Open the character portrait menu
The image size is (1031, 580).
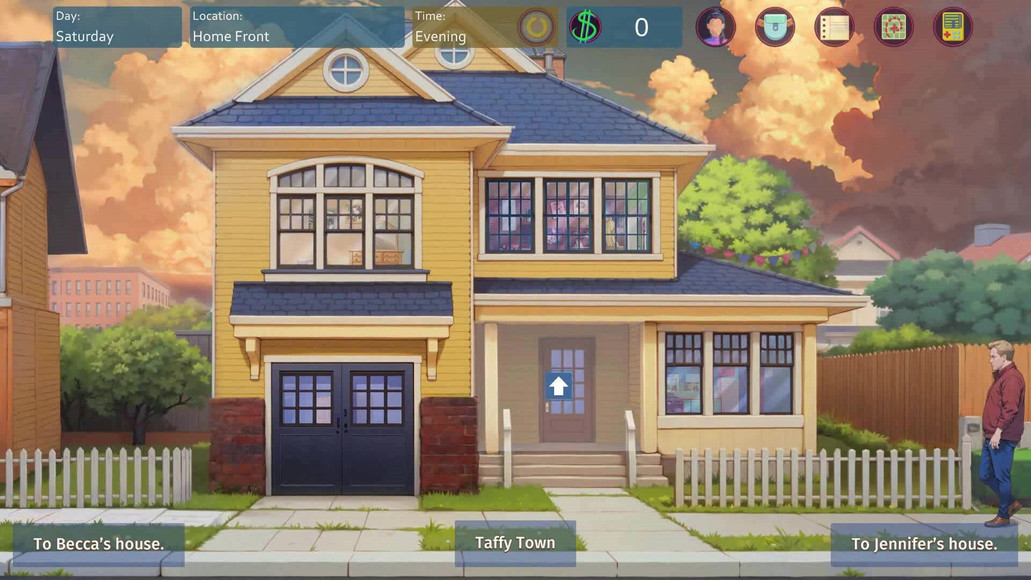click(x=715, y=28)
